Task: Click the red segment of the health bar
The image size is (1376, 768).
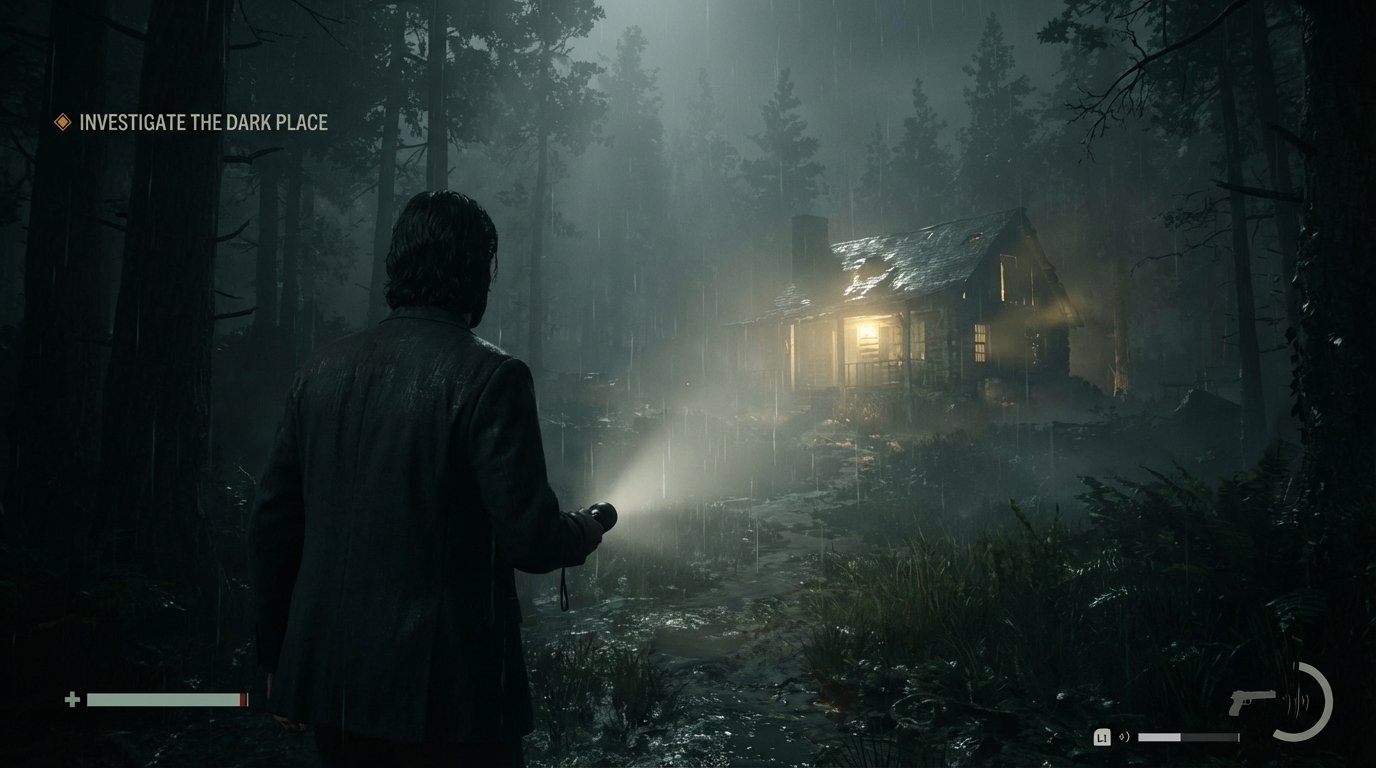Action: 243,699
